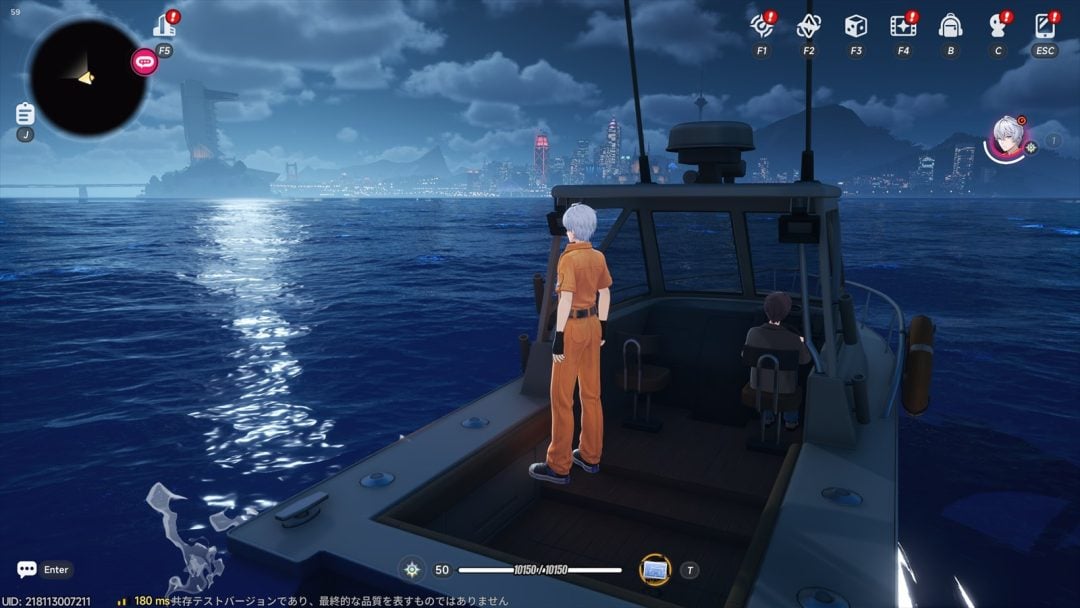This screenshot has height=608, width=1080.
Task: Click the compass star icon beside level
Action: (x=411, y=570)
